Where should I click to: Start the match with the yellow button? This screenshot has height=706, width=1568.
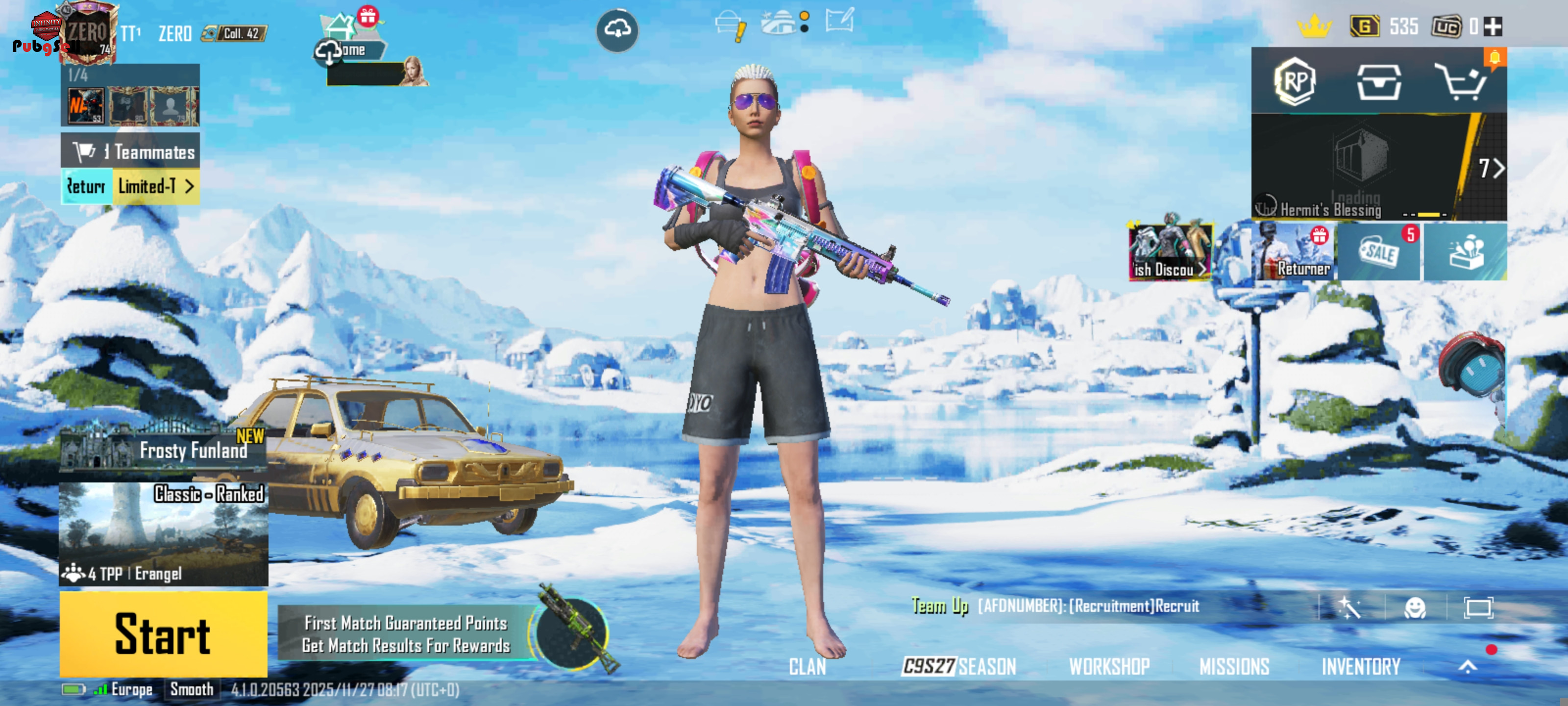pos(163,634)
